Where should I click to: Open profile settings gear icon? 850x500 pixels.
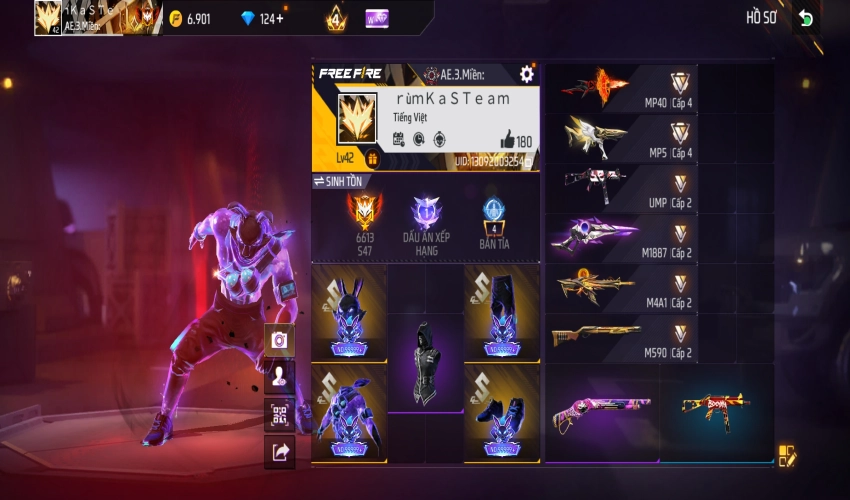click(x=527, y=74)
